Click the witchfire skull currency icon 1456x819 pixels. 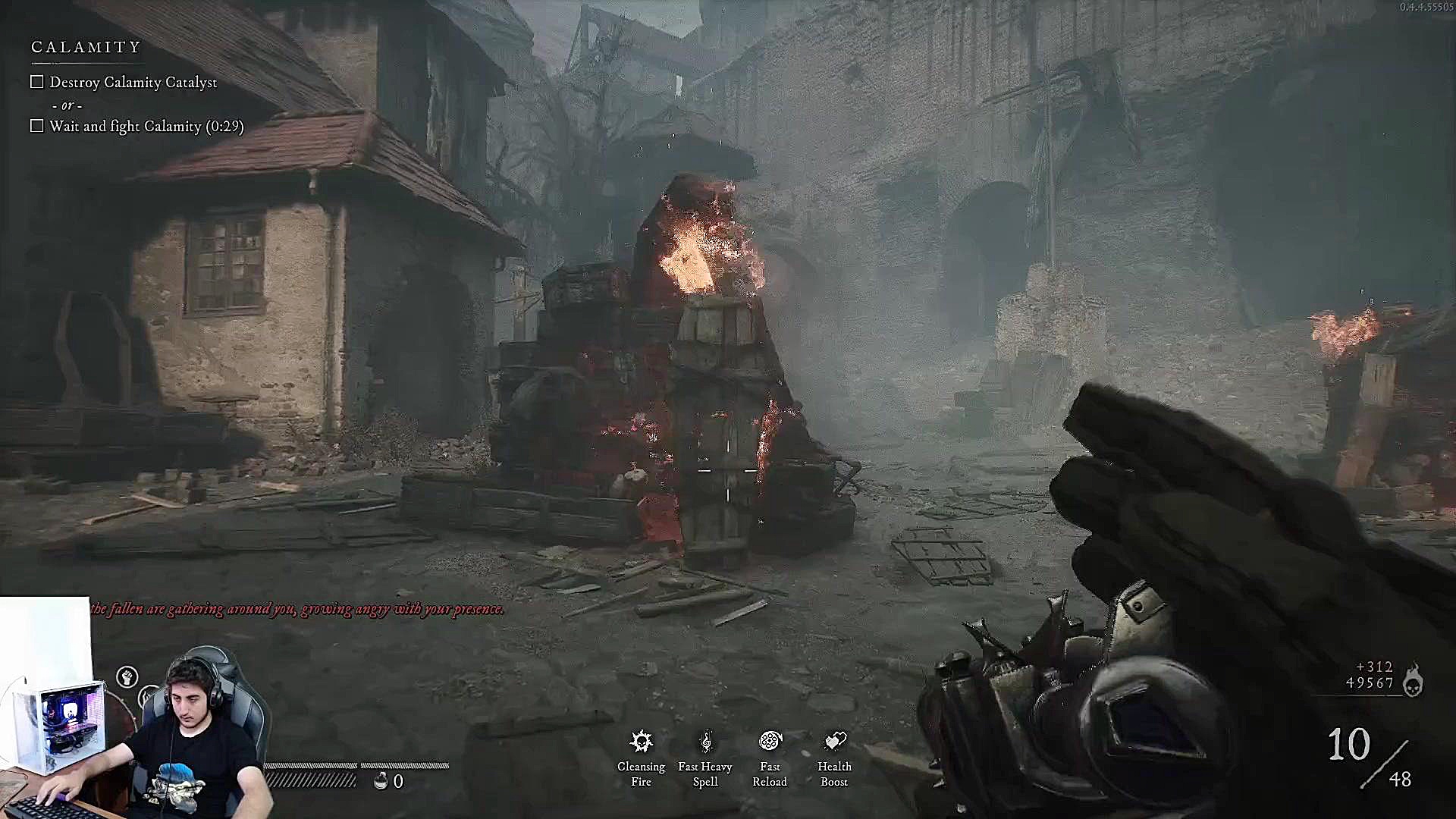point(1412,679)
